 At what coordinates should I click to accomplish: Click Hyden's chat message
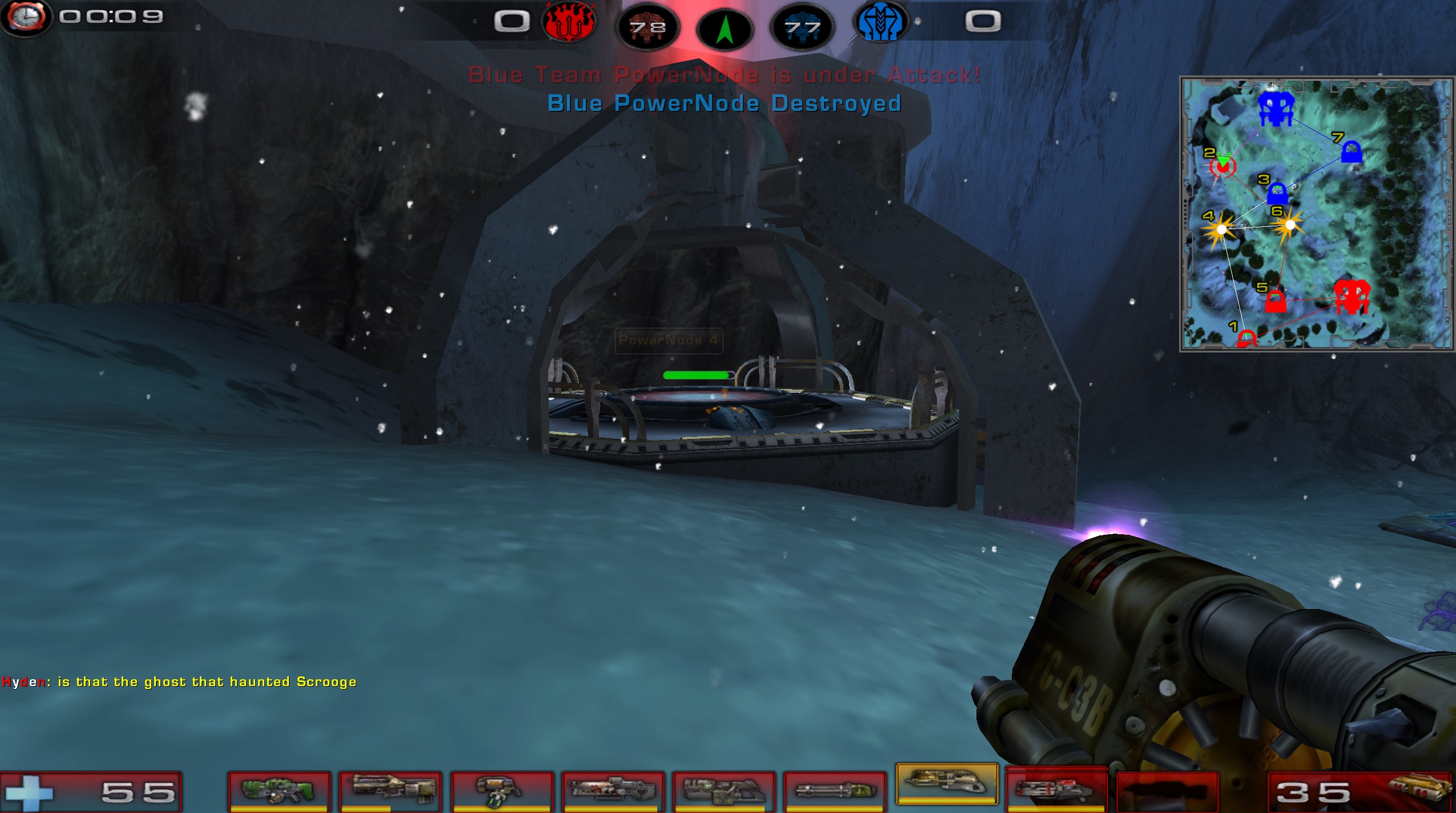tap(179, 682)
